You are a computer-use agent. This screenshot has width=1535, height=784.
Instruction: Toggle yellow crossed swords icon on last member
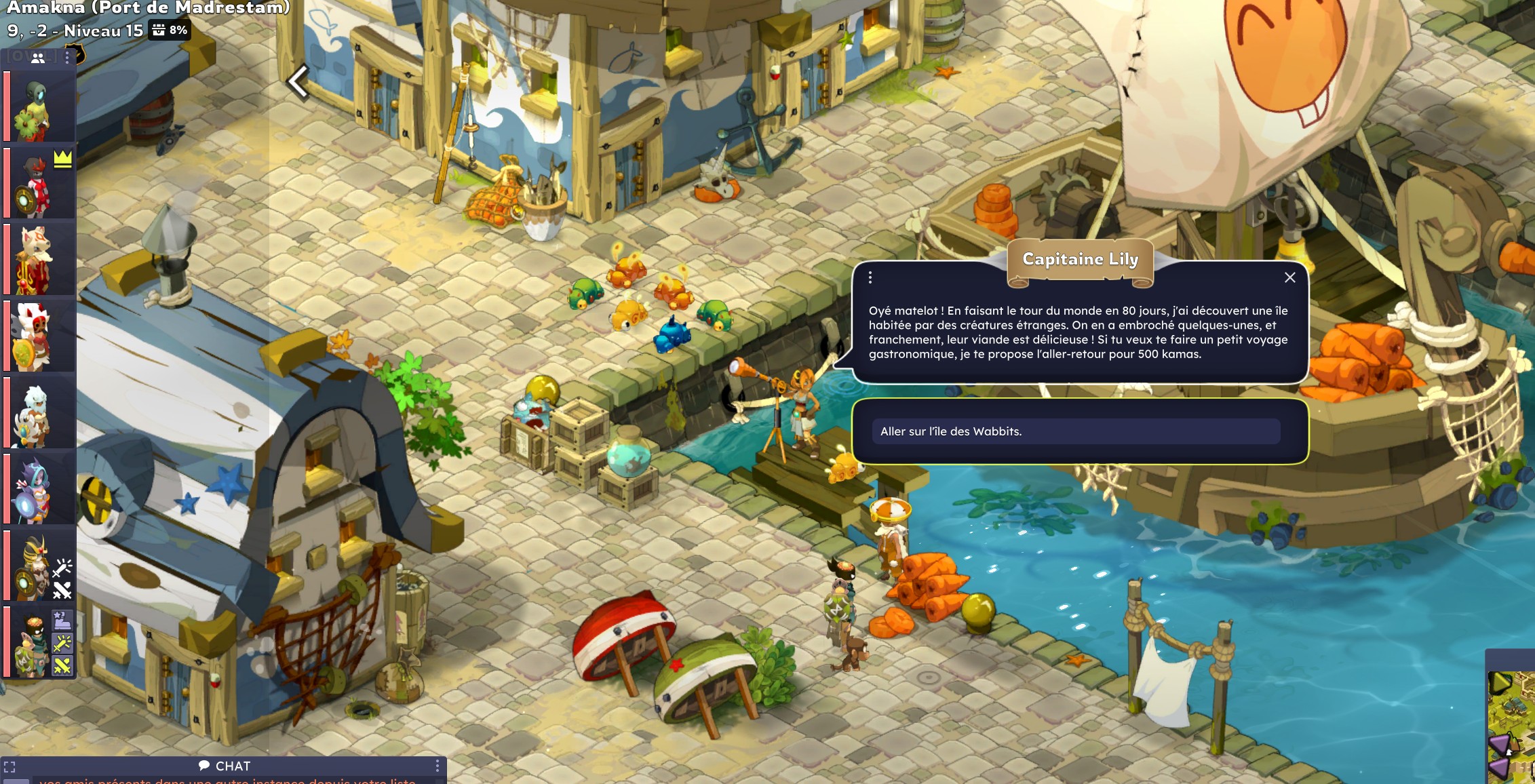pyautogui.click(x=62, y=666)
